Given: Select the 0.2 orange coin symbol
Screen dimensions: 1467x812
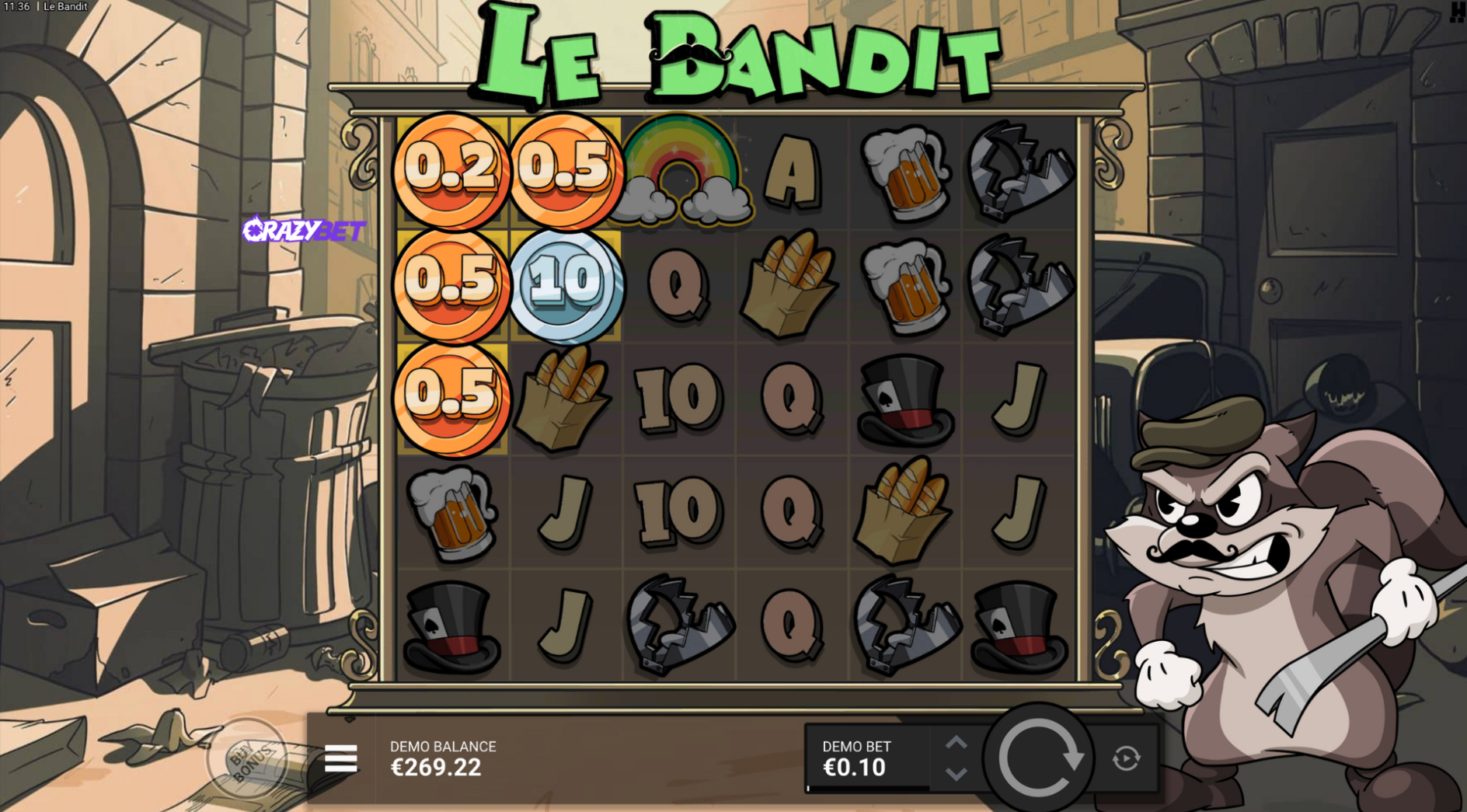Looking at the screenshot, I should 452,169.
